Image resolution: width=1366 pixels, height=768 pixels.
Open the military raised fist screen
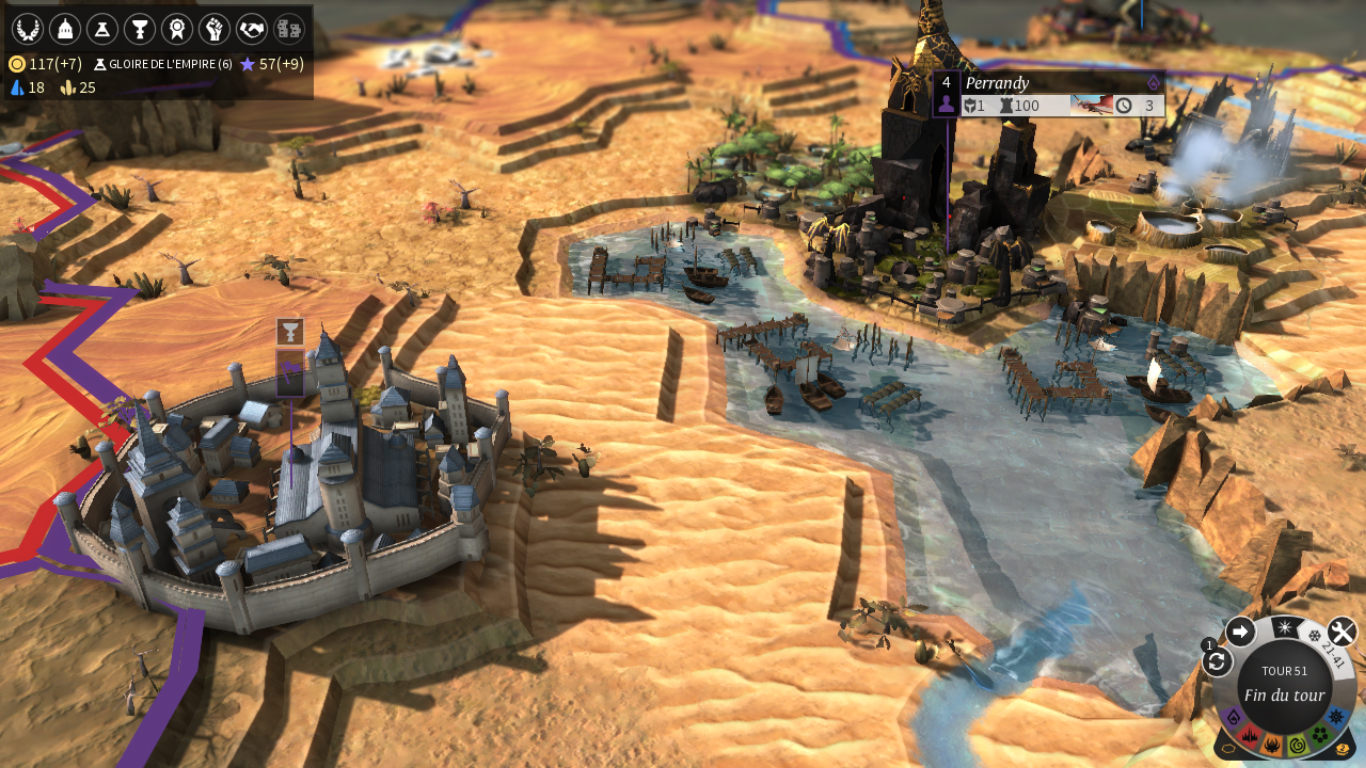214,28
